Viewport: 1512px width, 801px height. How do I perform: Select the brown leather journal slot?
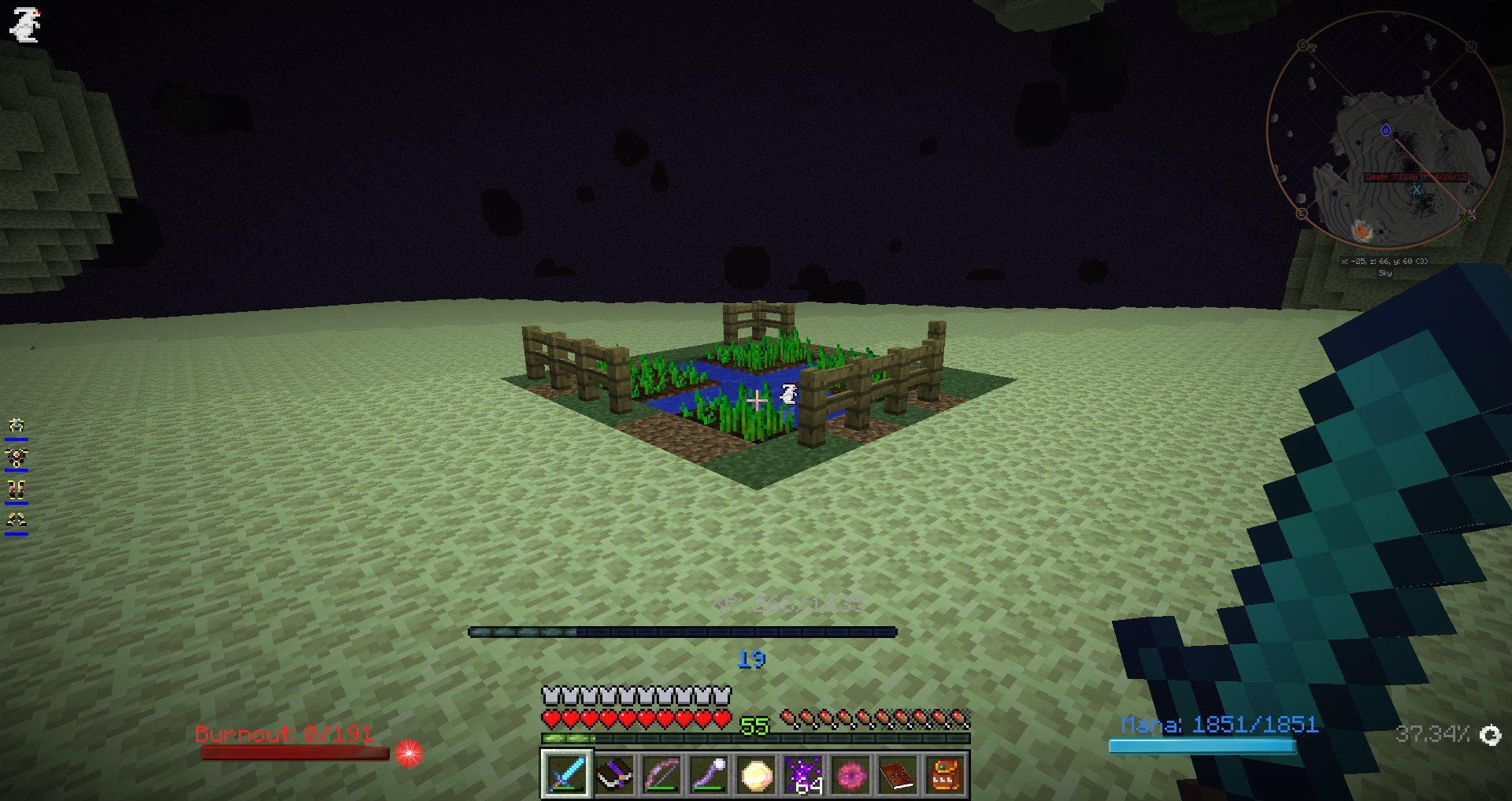898,775
